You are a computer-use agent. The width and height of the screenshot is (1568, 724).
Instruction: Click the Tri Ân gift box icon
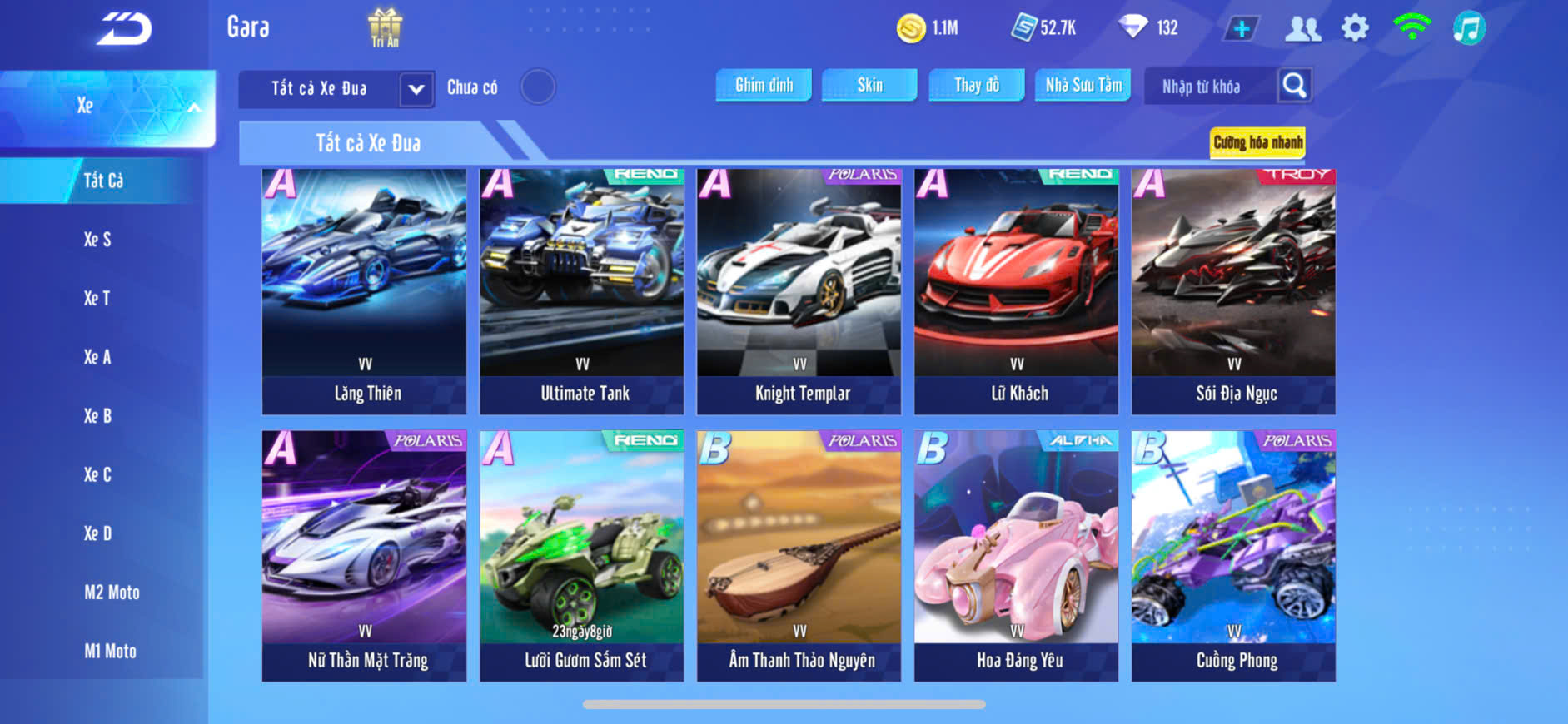click(x=385, y=27)
